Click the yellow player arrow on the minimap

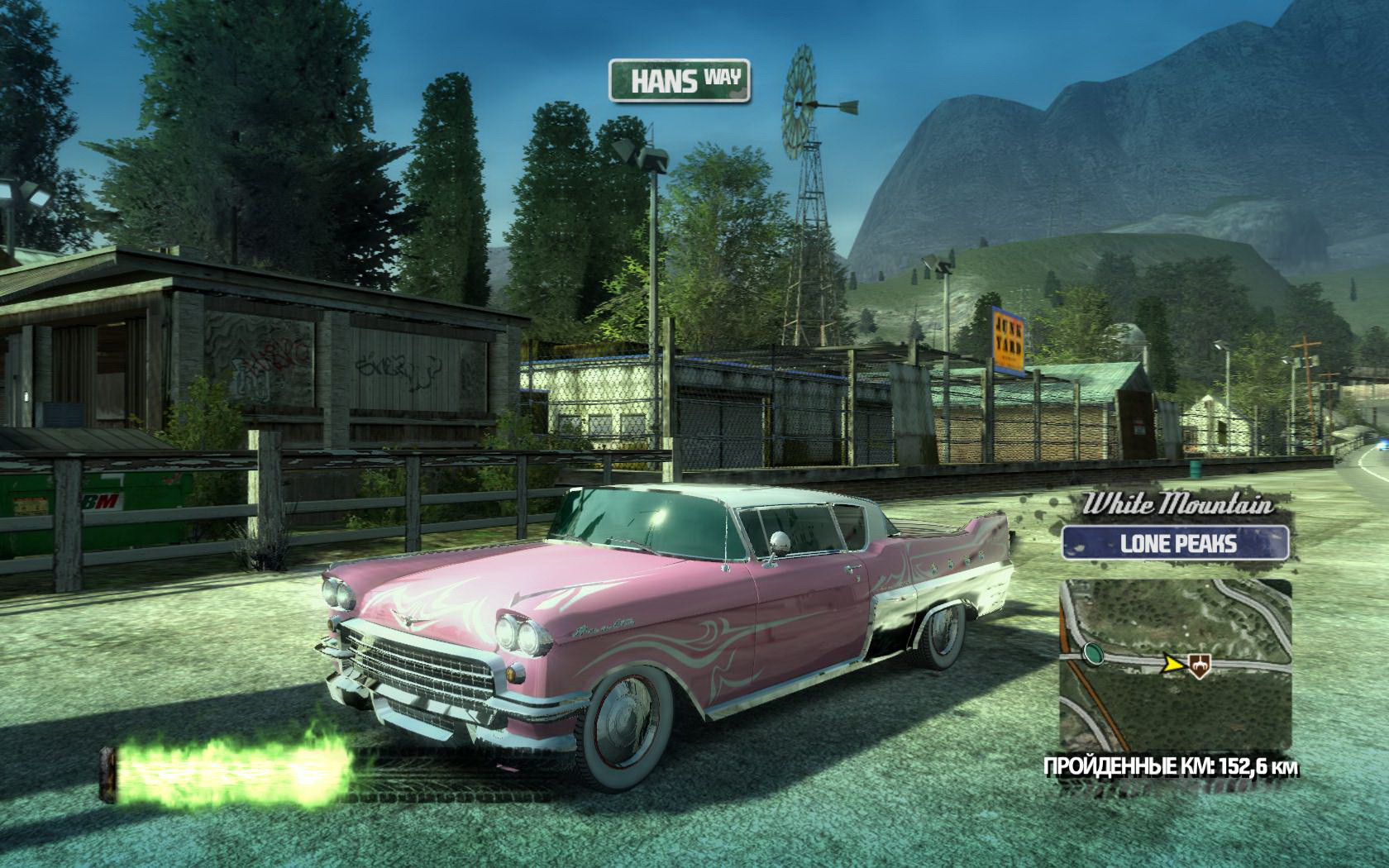coord(1172,661)
